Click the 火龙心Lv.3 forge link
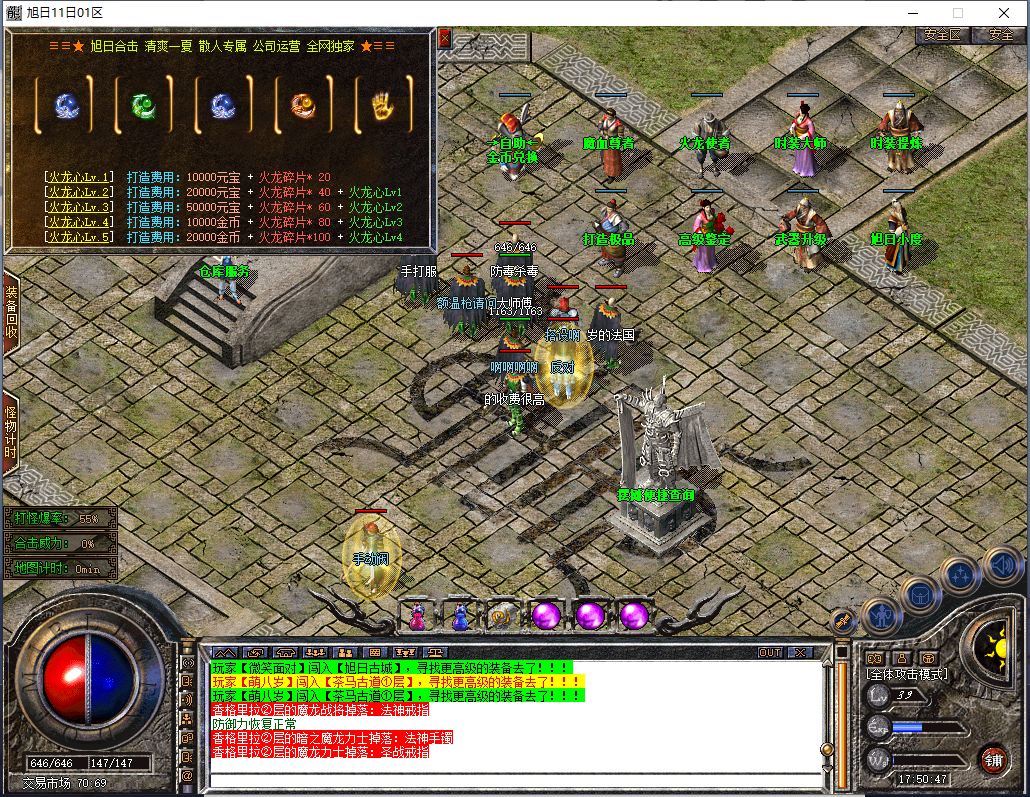Viewport: 1030px width, 797px height. click(79, 207)
